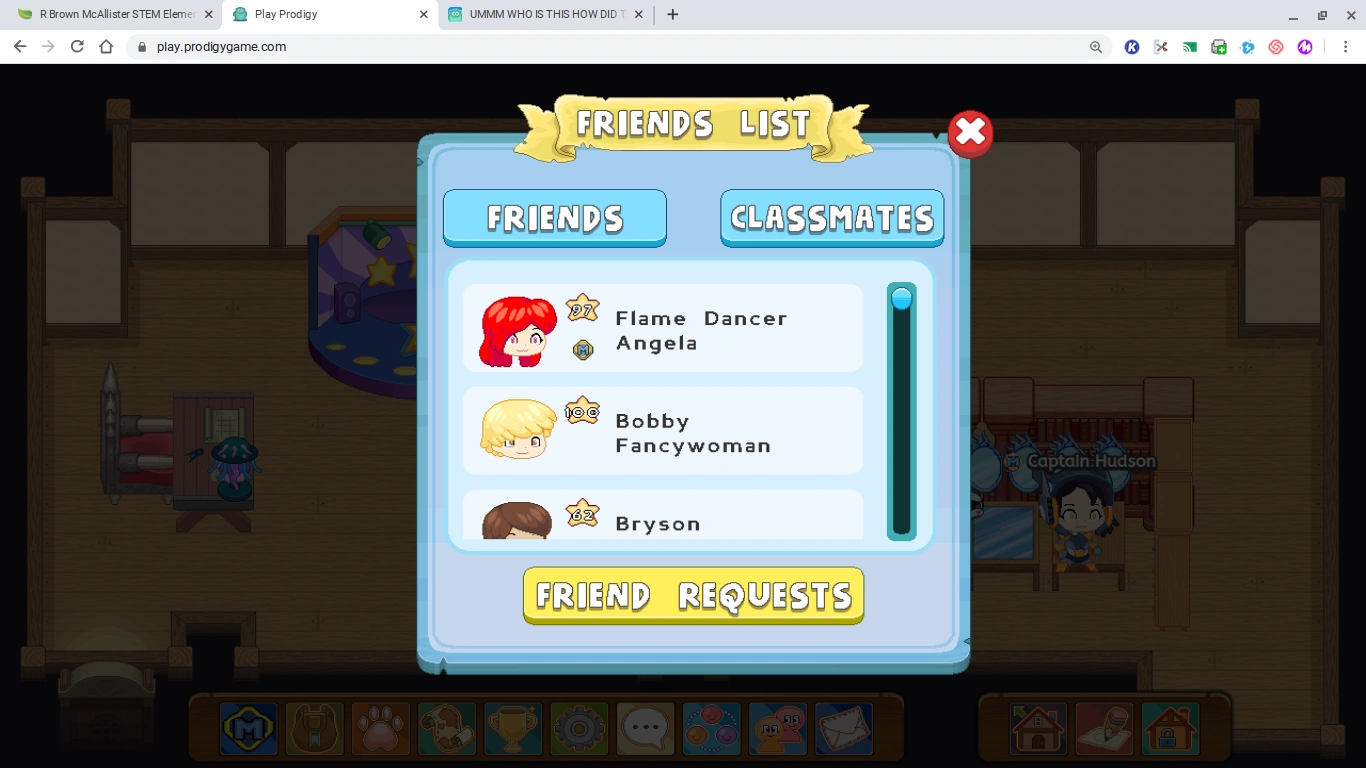View quests using the scroll icon

[x=447, y=729]
